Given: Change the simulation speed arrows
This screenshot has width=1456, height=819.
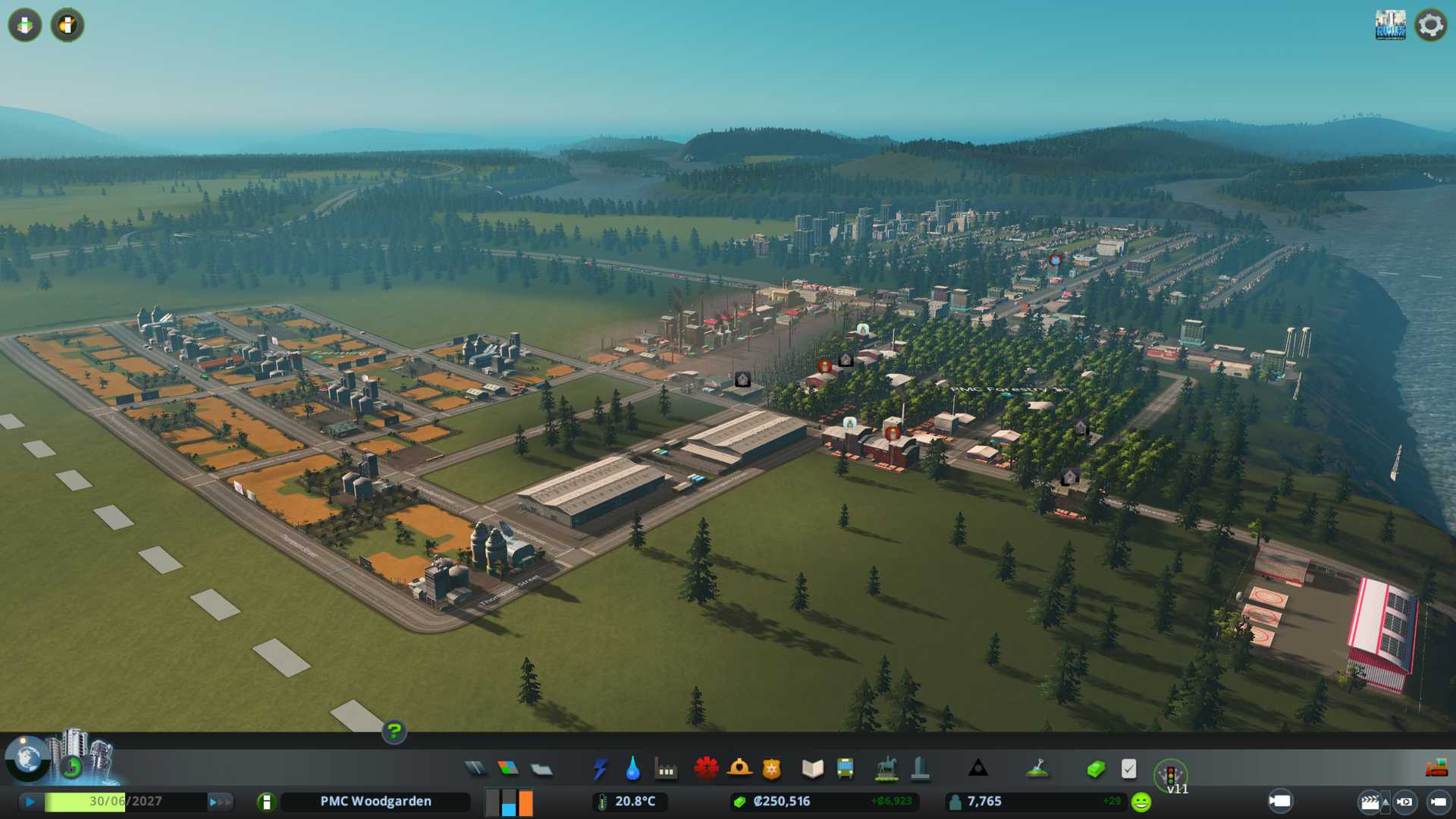Looking at the screenshot, I should pyautogui.click(x=220, y=802).
